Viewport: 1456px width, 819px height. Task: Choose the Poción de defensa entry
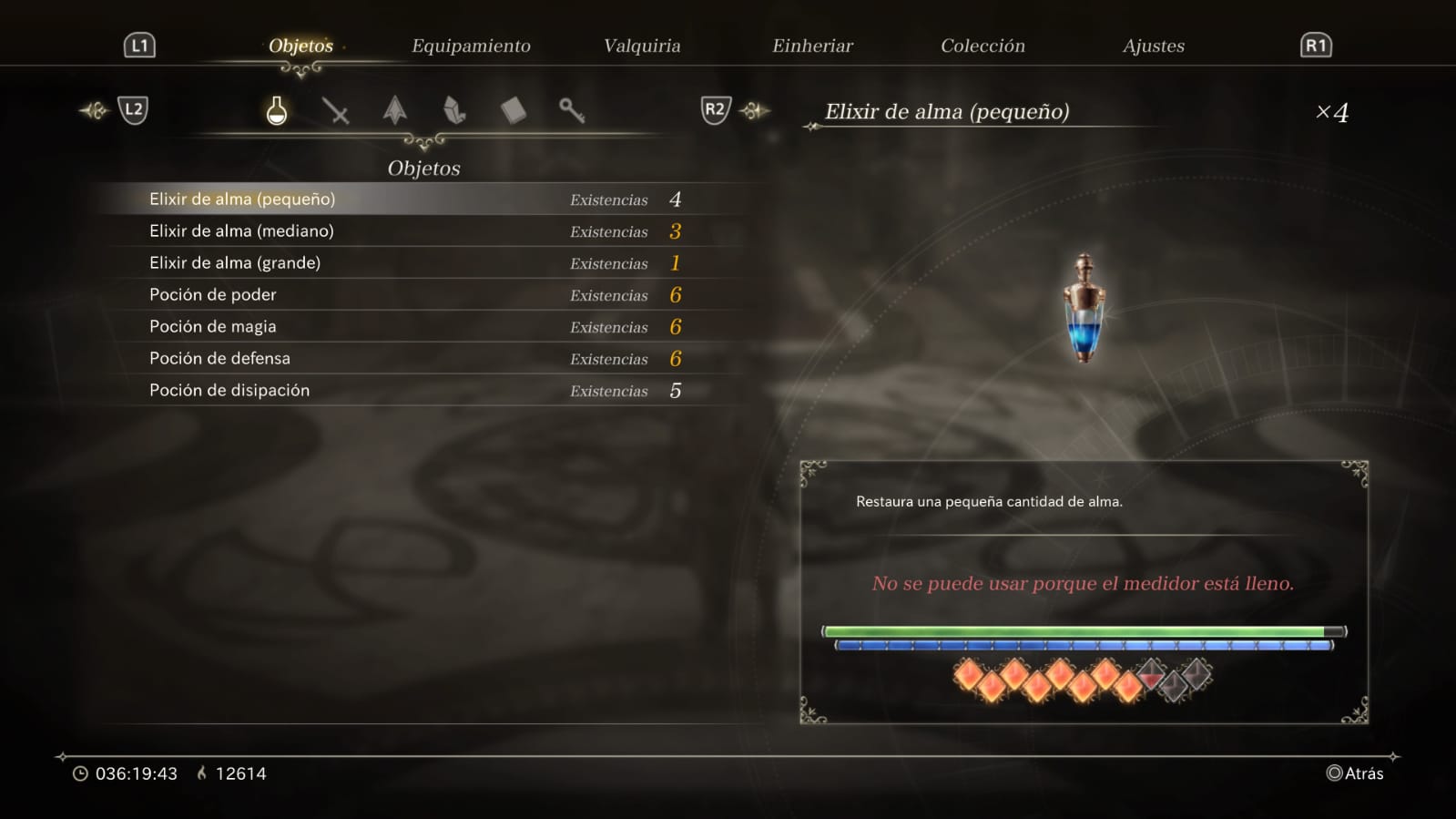(219, 358)
